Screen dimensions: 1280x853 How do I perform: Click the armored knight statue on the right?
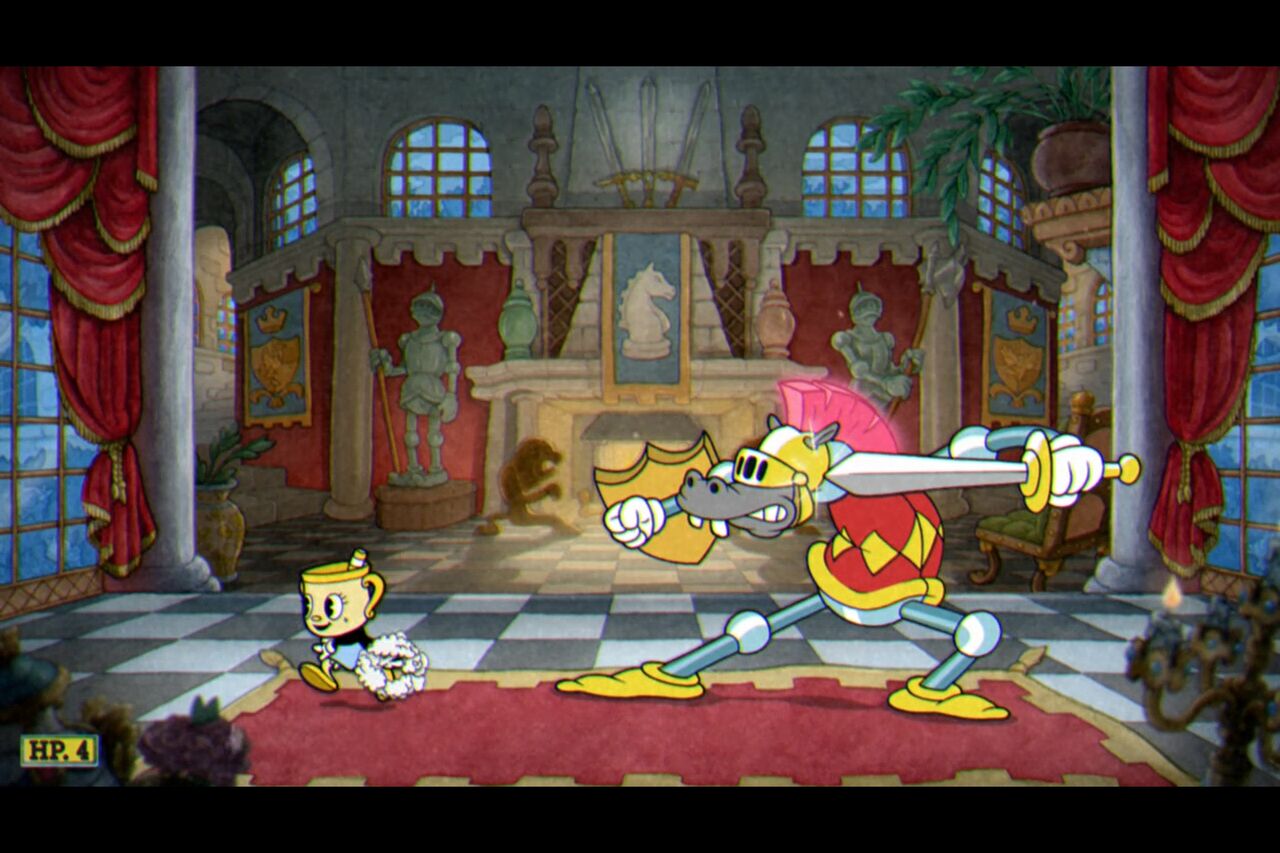(x=872, y=340)
